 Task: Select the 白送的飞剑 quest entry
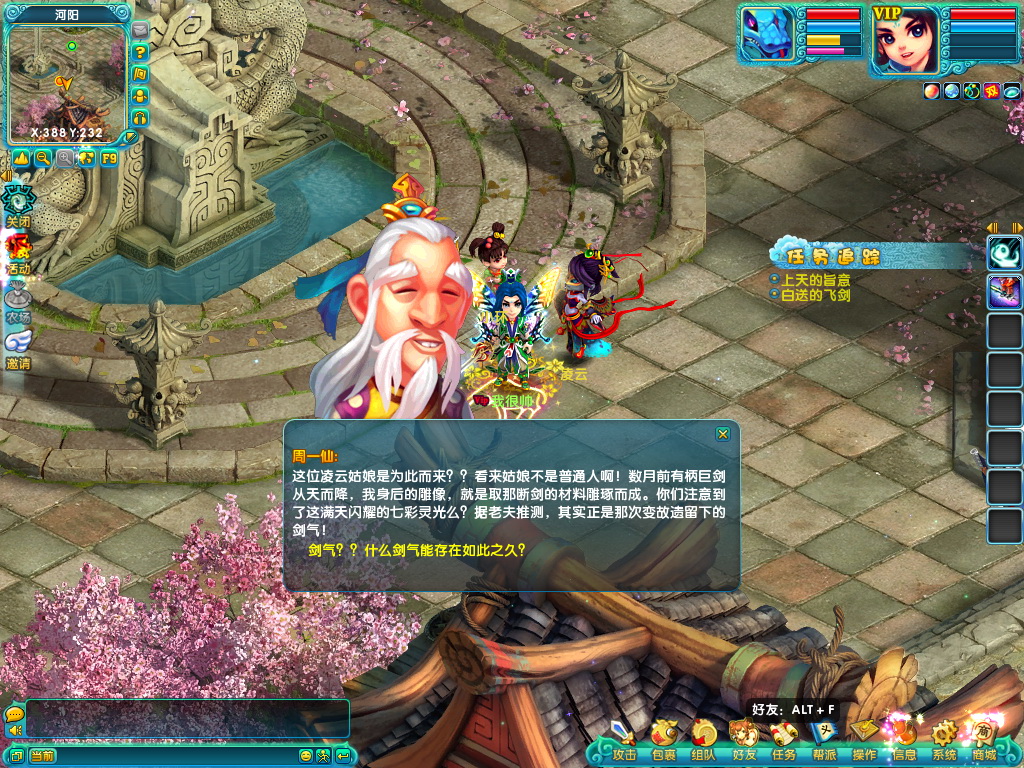815,296
